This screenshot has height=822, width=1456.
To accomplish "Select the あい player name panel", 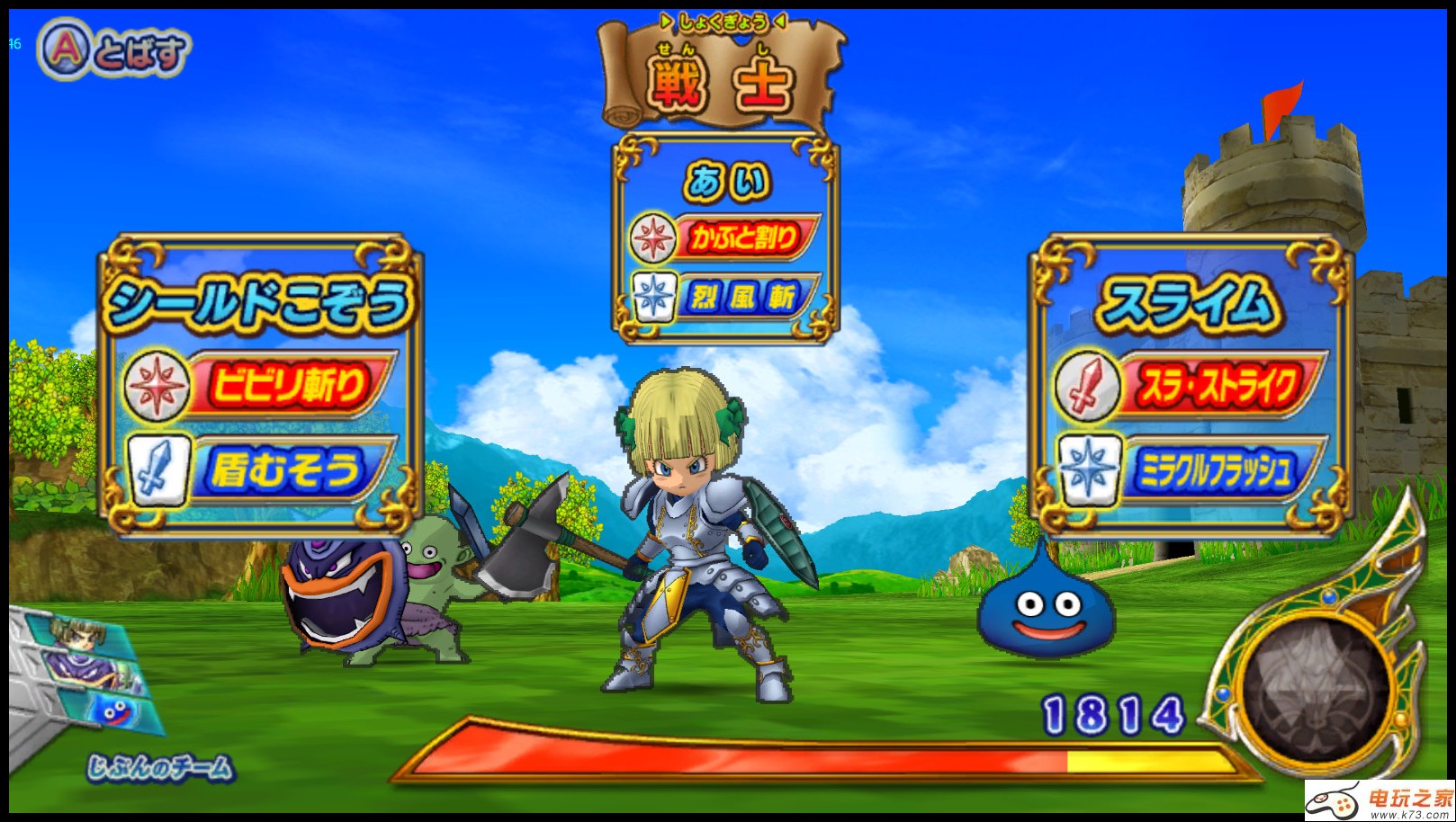I will click(726, 181).
